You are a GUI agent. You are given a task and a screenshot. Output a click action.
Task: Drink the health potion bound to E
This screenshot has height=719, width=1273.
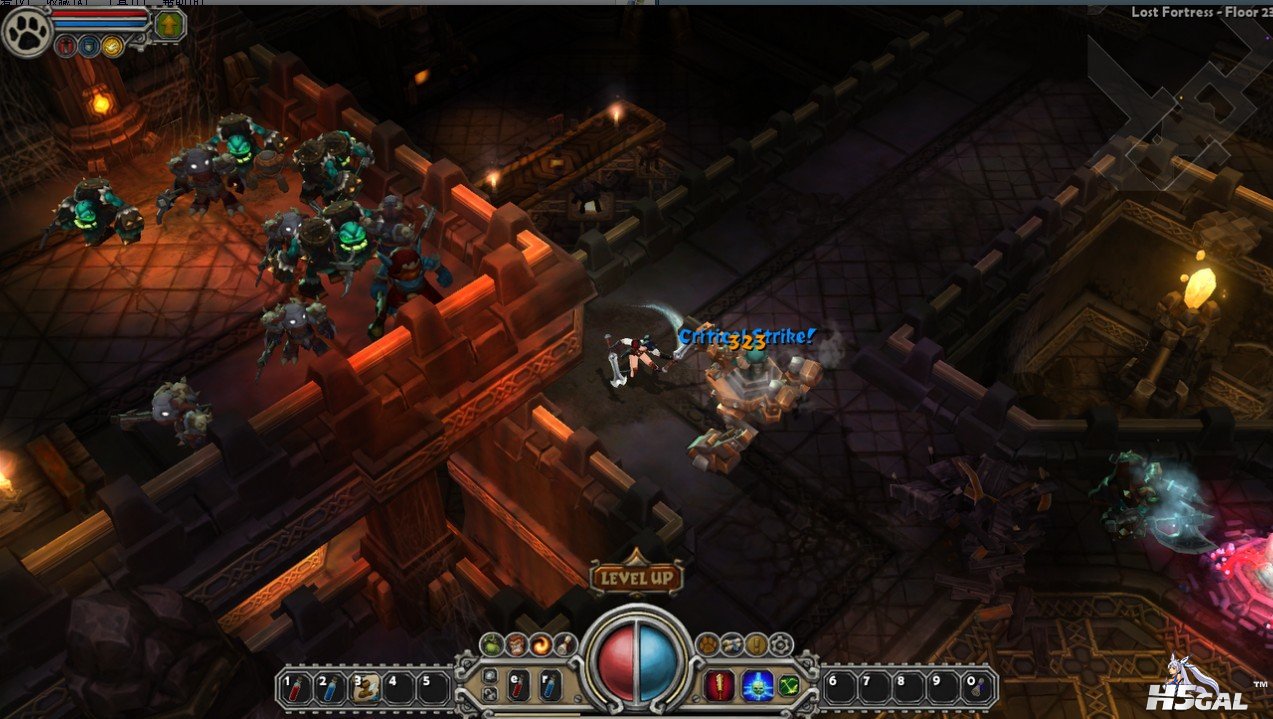(x=519, y=686)
